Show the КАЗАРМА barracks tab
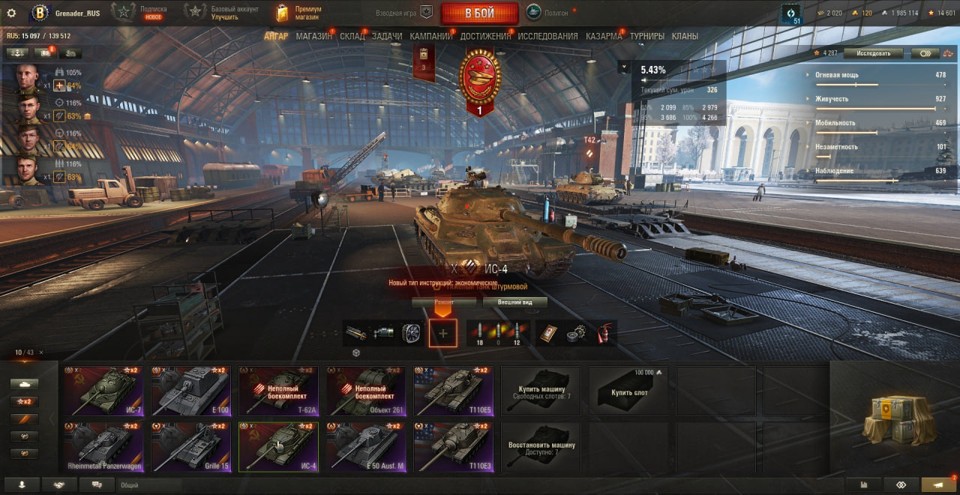 coord(604,36)
